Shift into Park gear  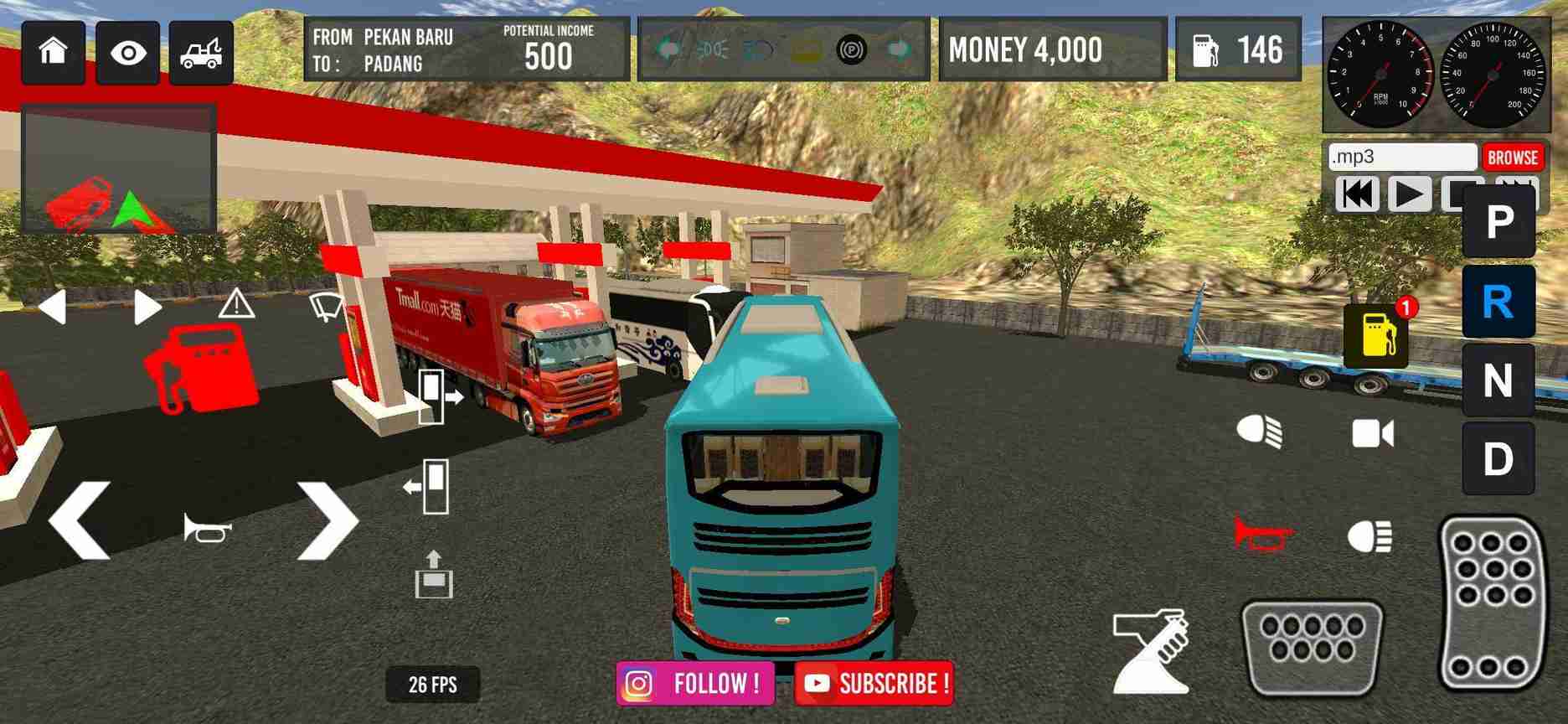tap(1498, 223)
